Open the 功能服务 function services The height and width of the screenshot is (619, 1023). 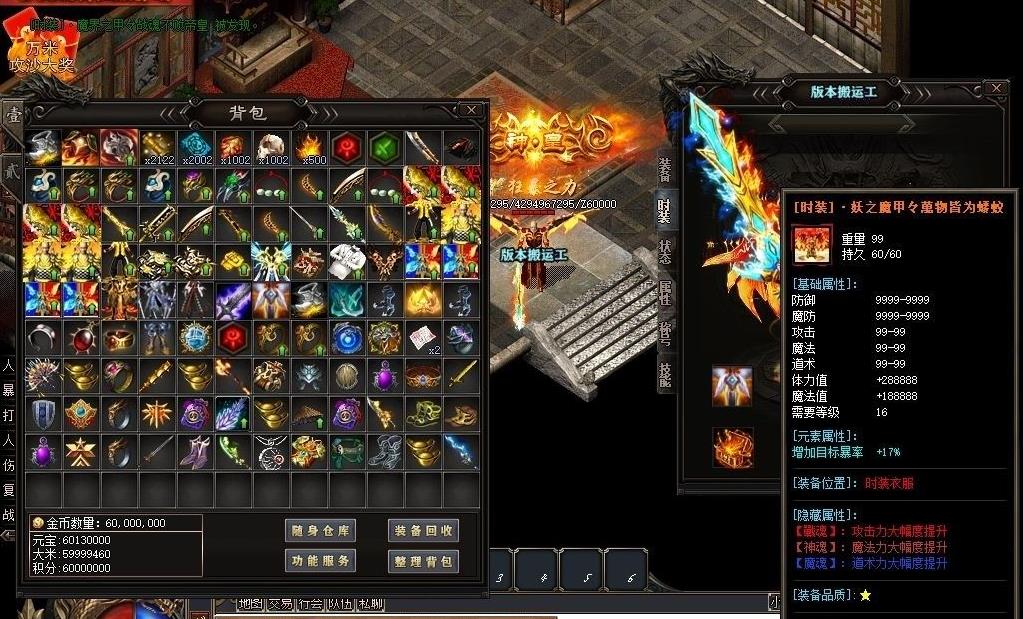click(x=320, y=561)
